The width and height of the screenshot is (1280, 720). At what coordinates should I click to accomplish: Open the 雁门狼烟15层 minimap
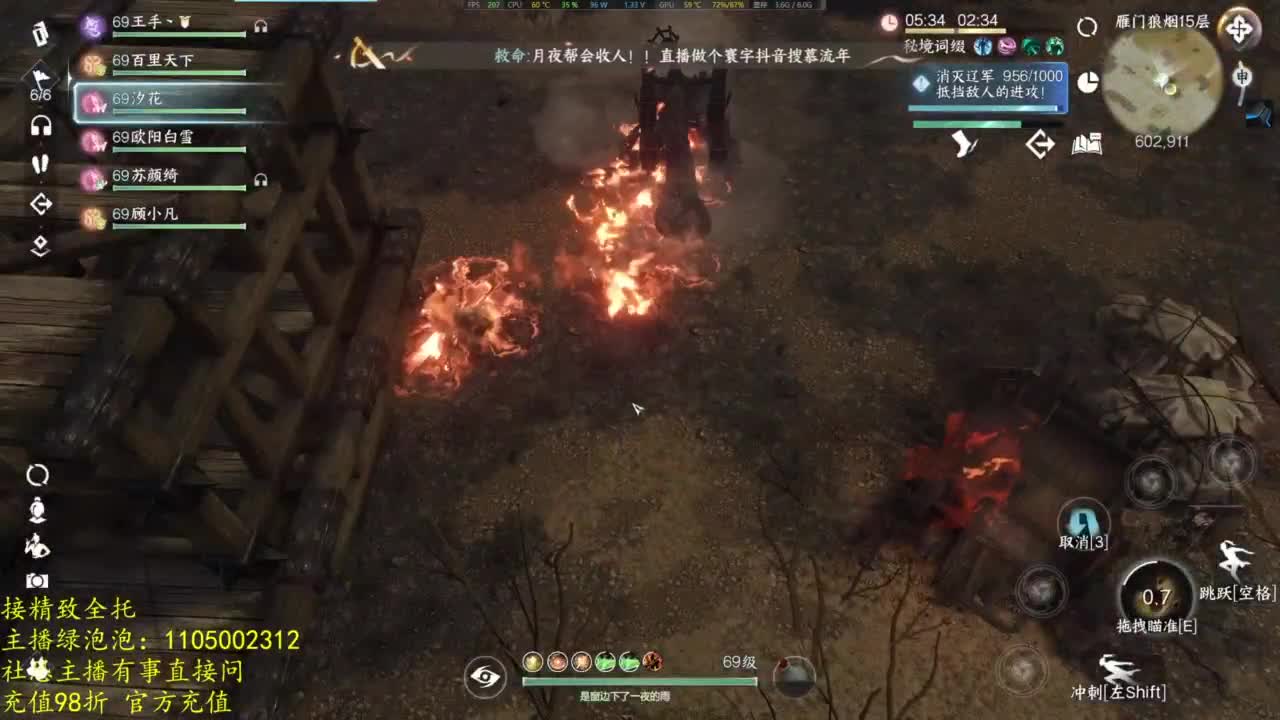click(x=1162, y=80)
